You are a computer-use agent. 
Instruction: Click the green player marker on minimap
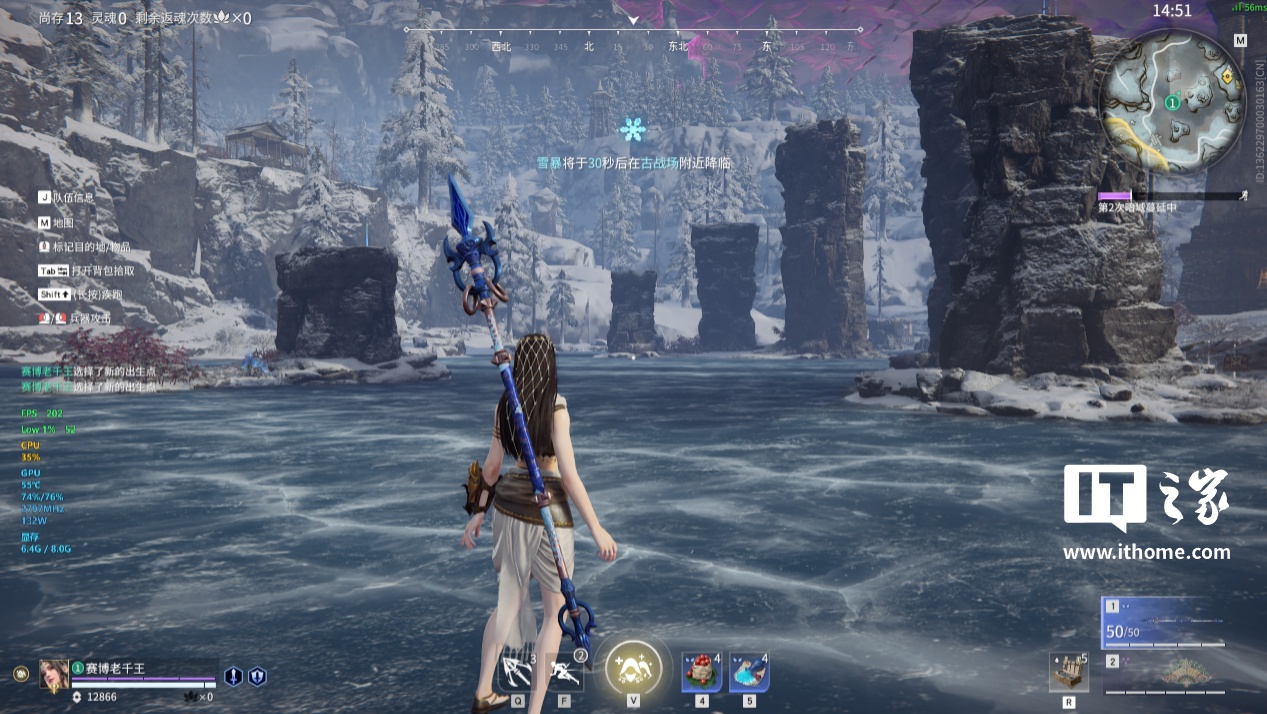tap(1172, 102)
